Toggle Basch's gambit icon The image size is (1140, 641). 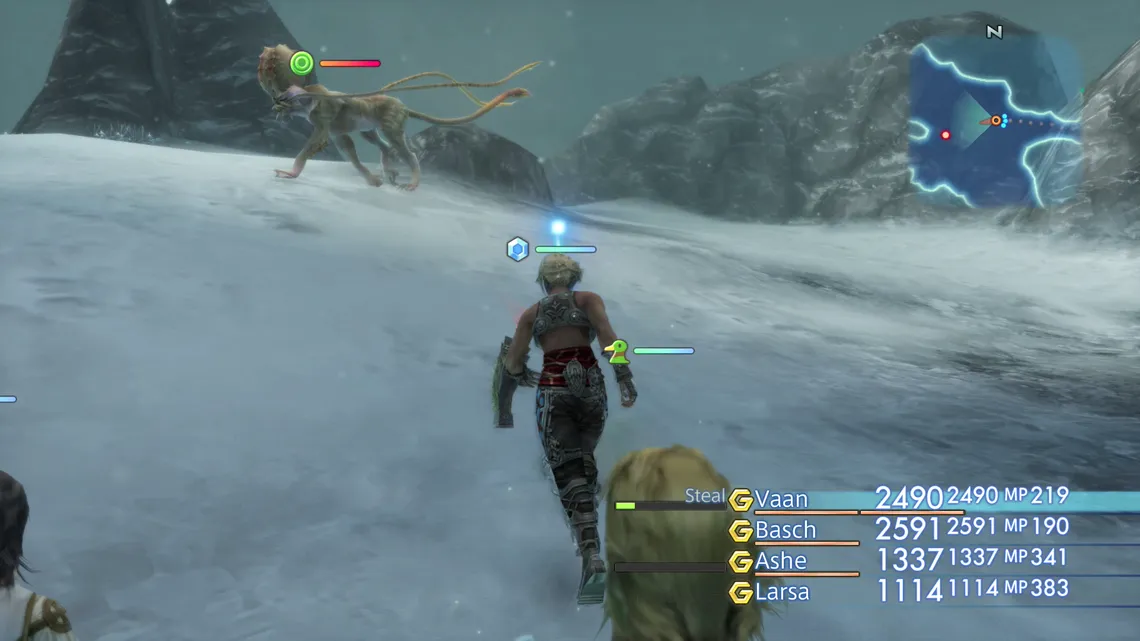[x=740, y=531]
